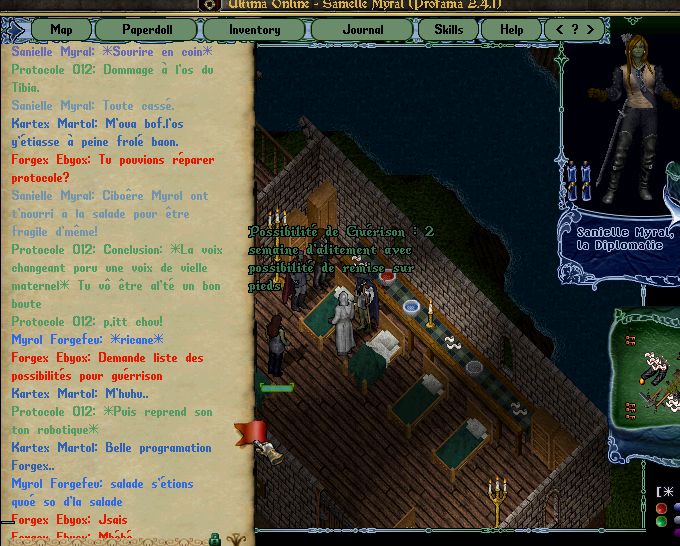Show the Skills list
This screenshot has width=680, height=546.
(x=448, y=29)
